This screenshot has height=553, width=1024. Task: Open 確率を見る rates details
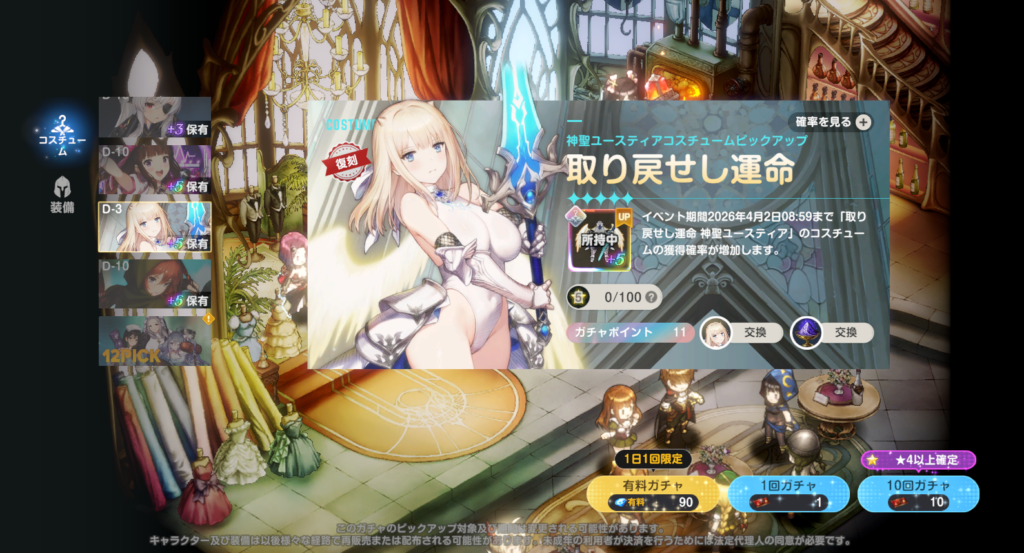pos(833,122)
